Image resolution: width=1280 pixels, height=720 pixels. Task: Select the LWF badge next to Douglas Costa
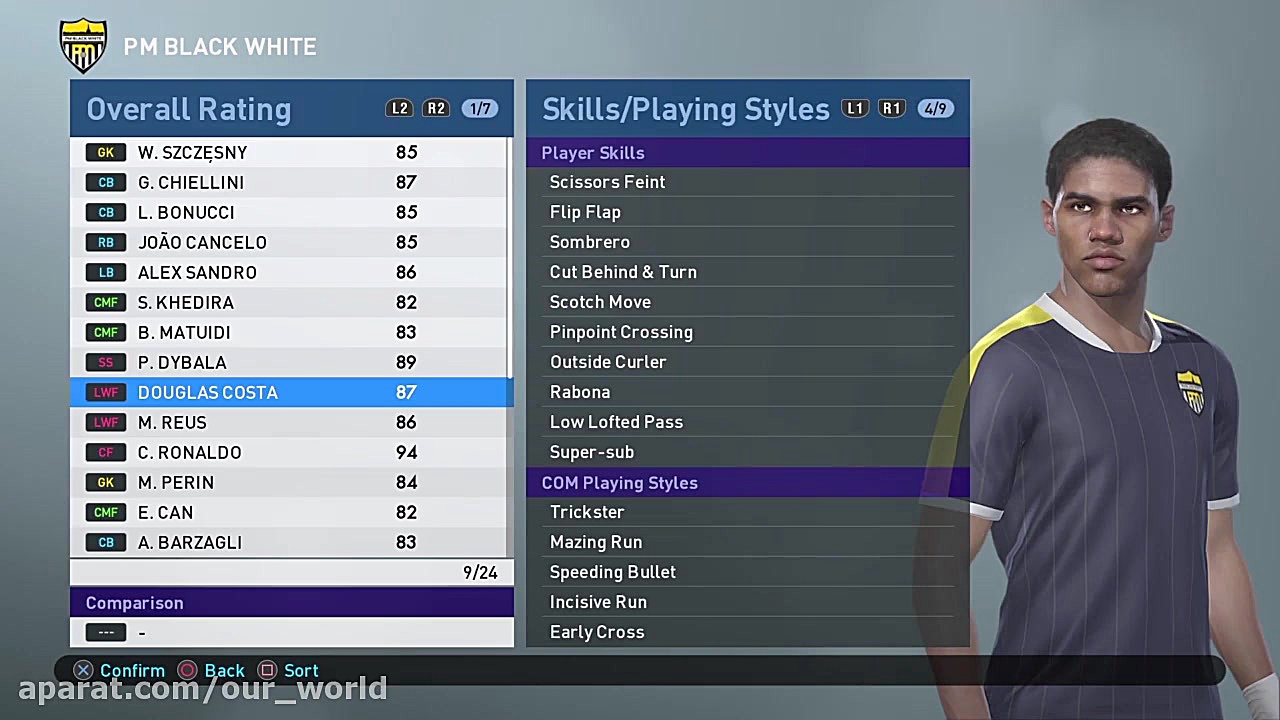106,392
